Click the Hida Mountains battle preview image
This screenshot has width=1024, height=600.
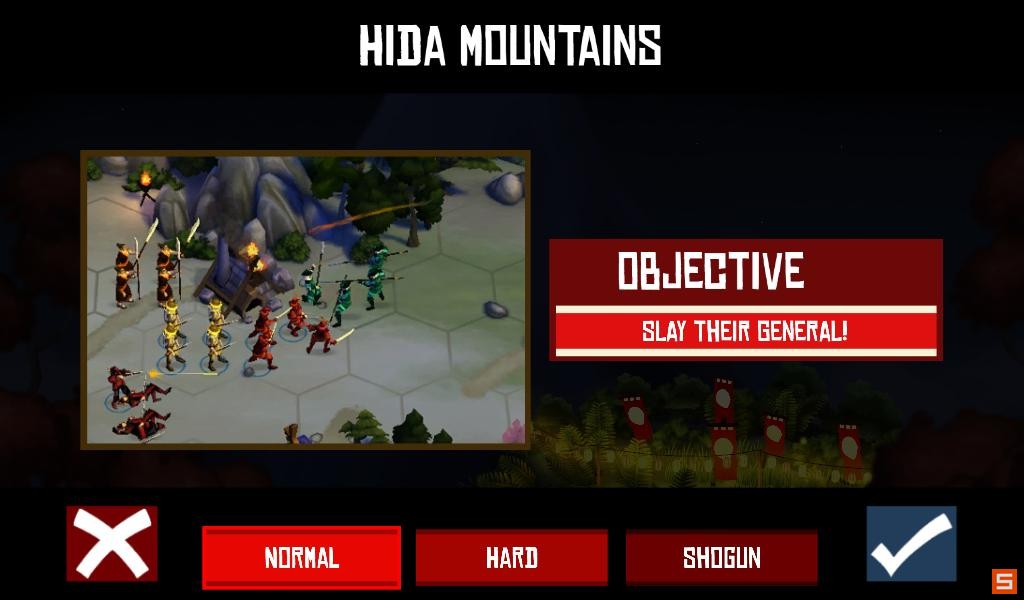pyautogui.click(x=305, y=299)
